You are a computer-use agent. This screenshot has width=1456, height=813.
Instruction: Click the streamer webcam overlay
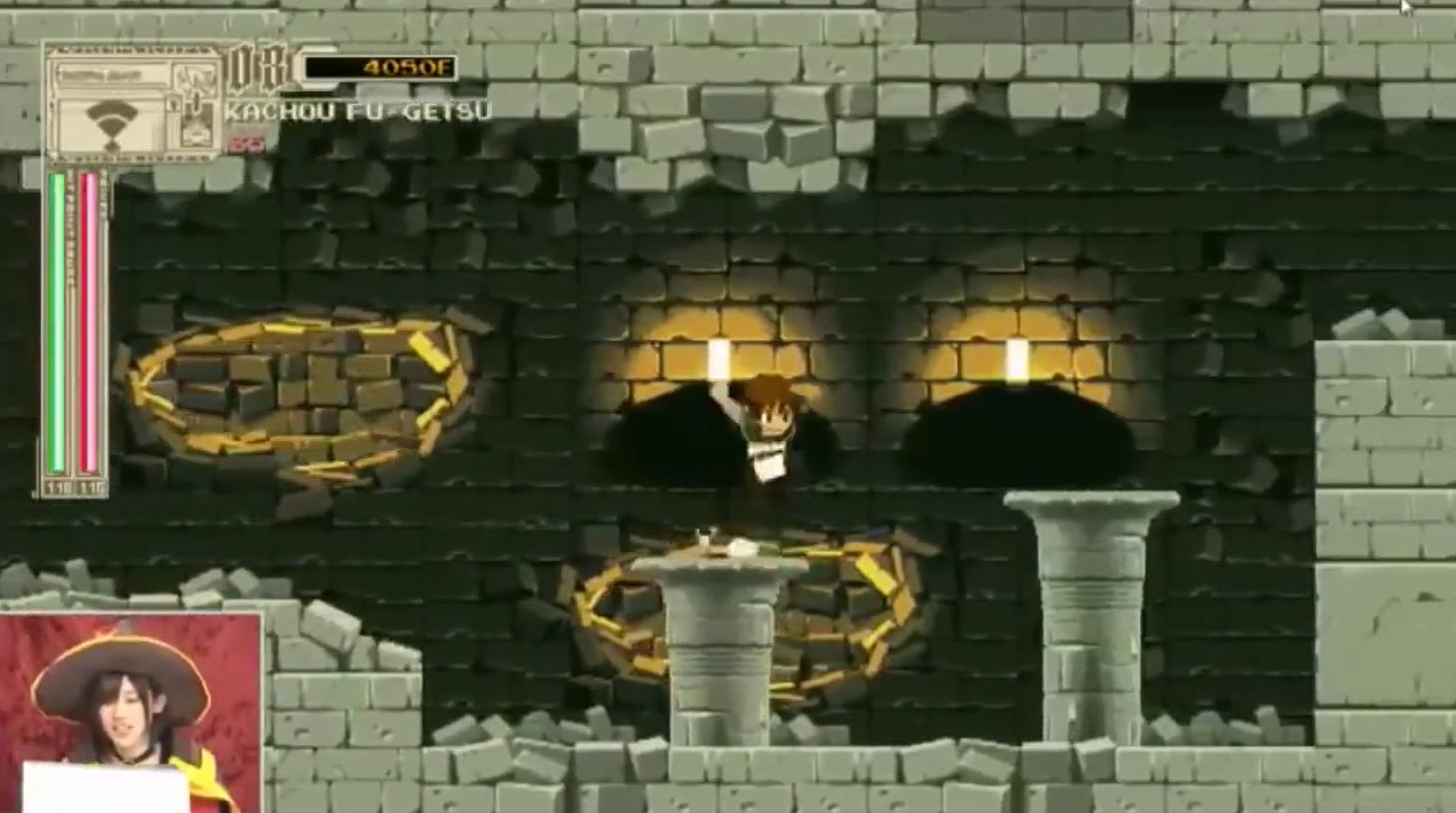tap(131, 713)
